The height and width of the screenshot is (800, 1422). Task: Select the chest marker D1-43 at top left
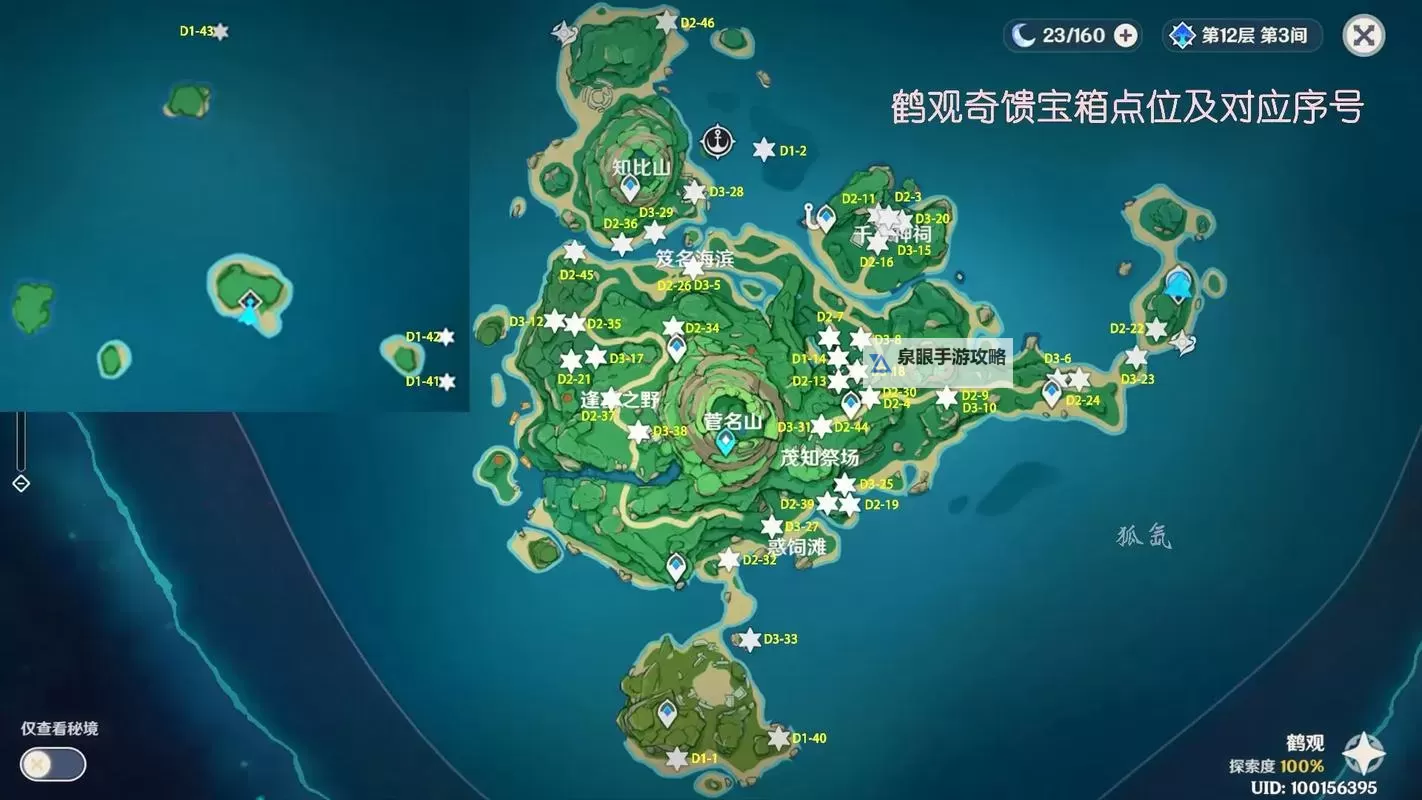pyautogui.click(x=222, y=32)
